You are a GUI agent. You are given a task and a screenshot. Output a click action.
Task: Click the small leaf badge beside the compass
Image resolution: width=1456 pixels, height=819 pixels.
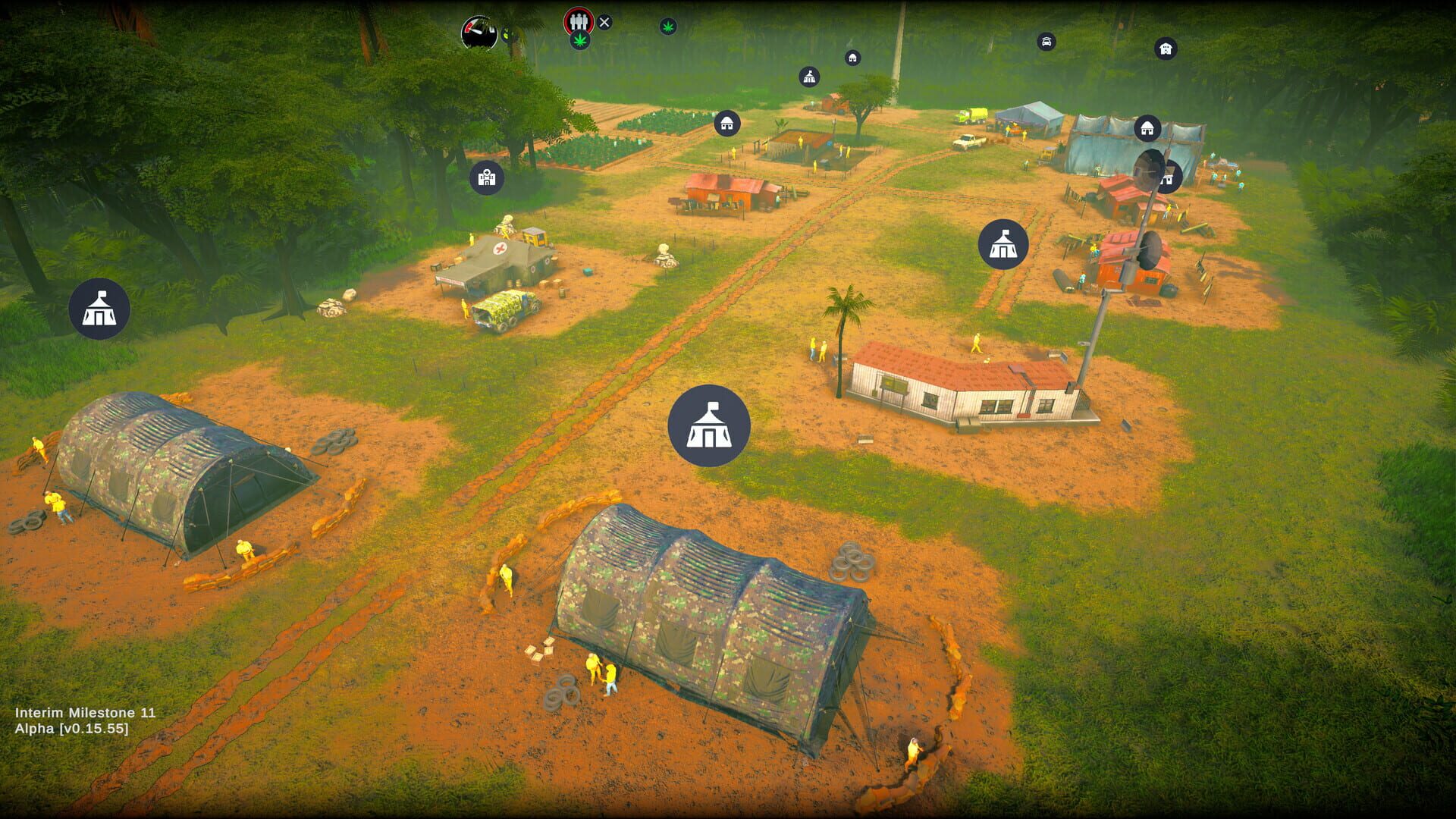pyautogui.click(x=505, y=34)
